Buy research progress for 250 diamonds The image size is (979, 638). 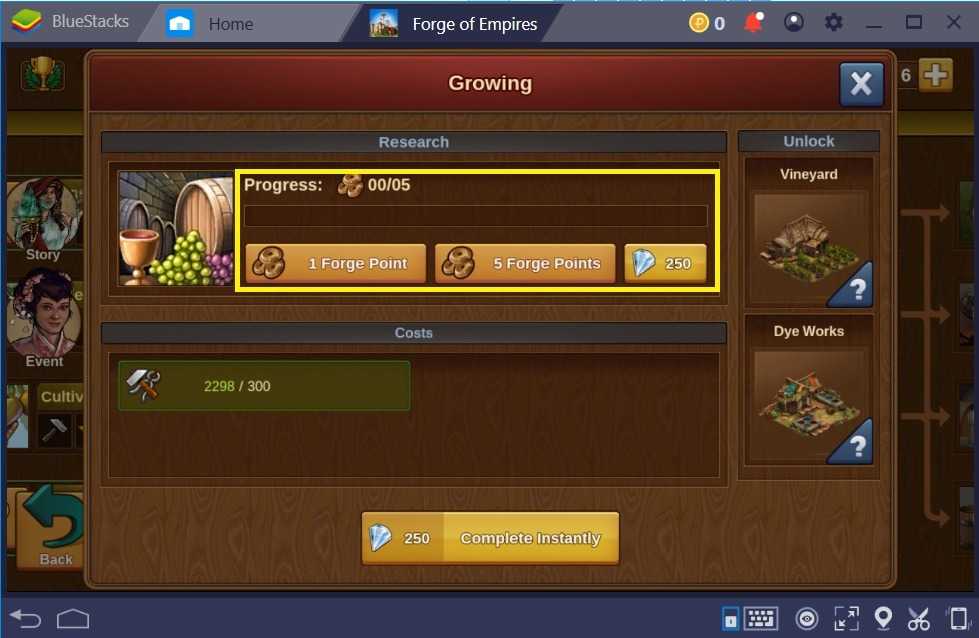pyautogui.click(x=665, y=264)
